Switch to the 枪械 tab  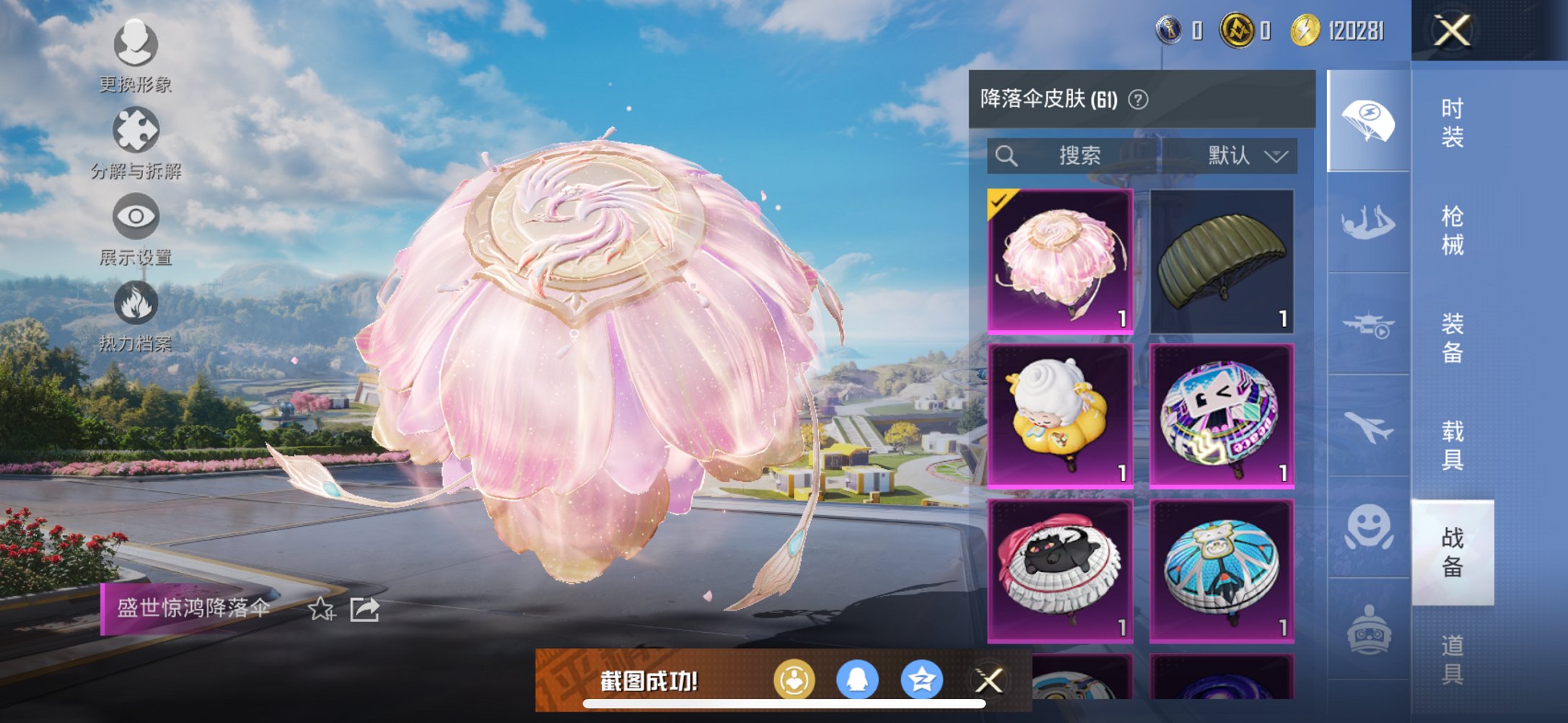click(x=1455, y=231)
